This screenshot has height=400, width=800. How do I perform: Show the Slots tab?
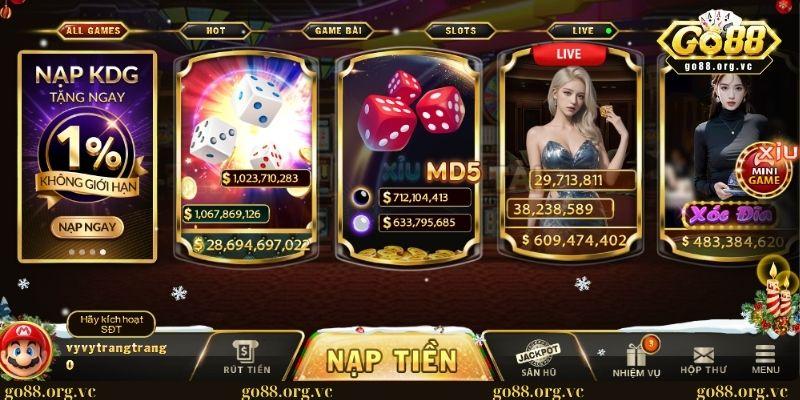pyautogui.click(x=461, y=30)
